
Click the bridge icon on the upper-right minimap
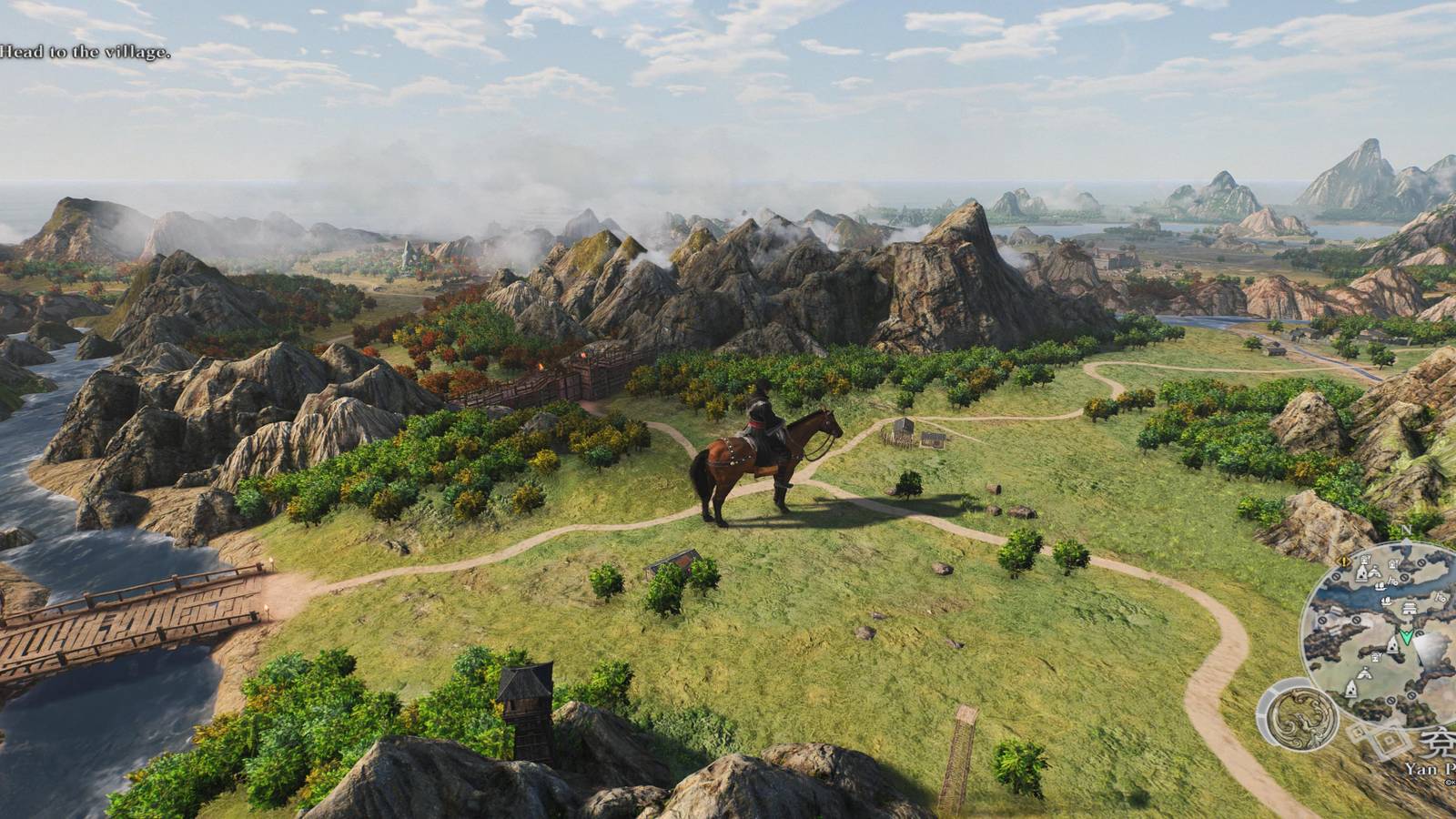click(1440, 597)
